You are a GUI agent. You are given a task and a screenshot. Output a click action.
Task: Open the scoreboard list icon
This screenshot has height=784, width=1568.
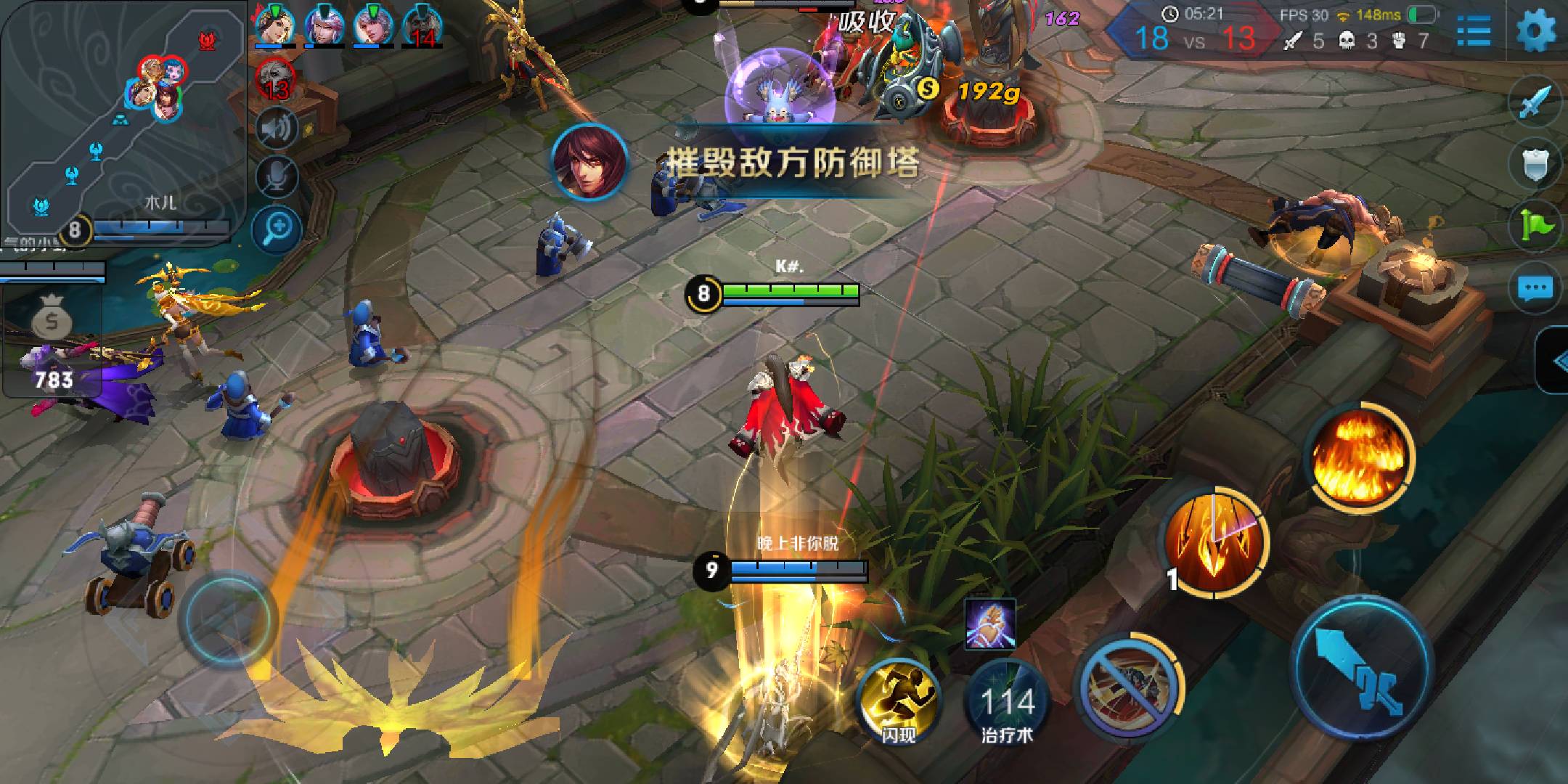tap(1474, 30)
